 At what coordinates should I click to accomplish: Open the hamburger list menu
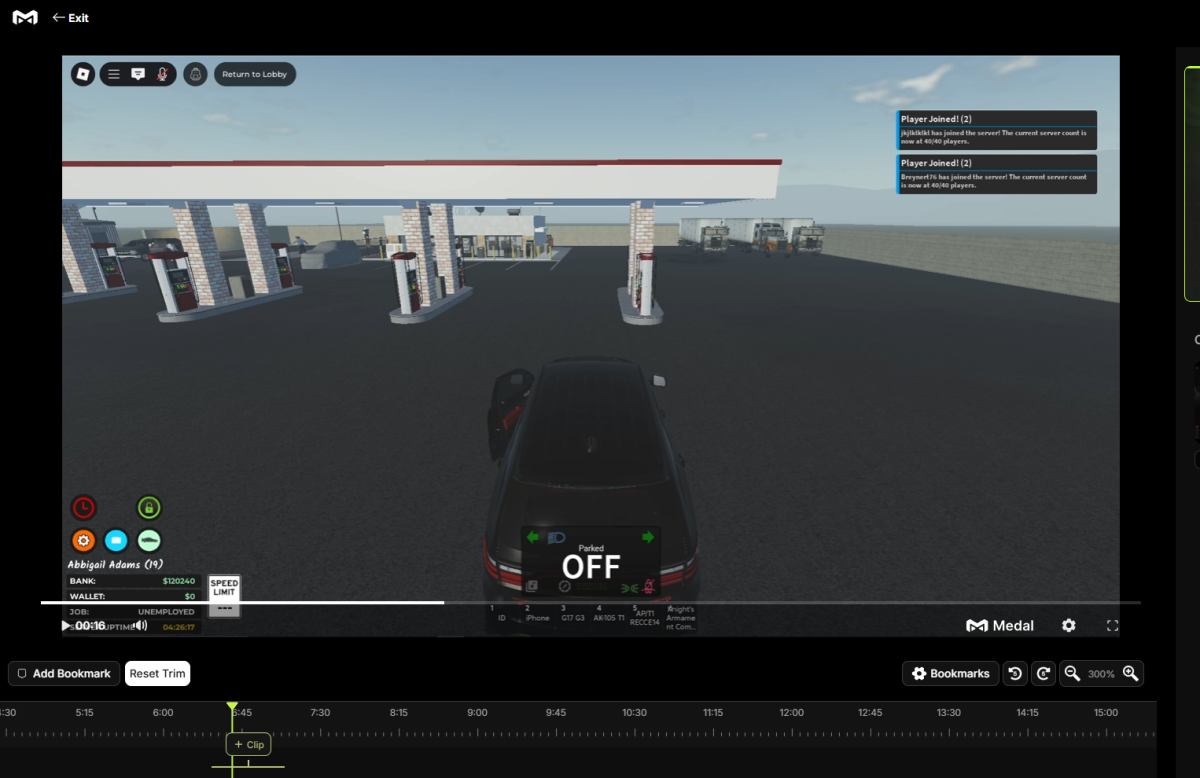[114, 74]
